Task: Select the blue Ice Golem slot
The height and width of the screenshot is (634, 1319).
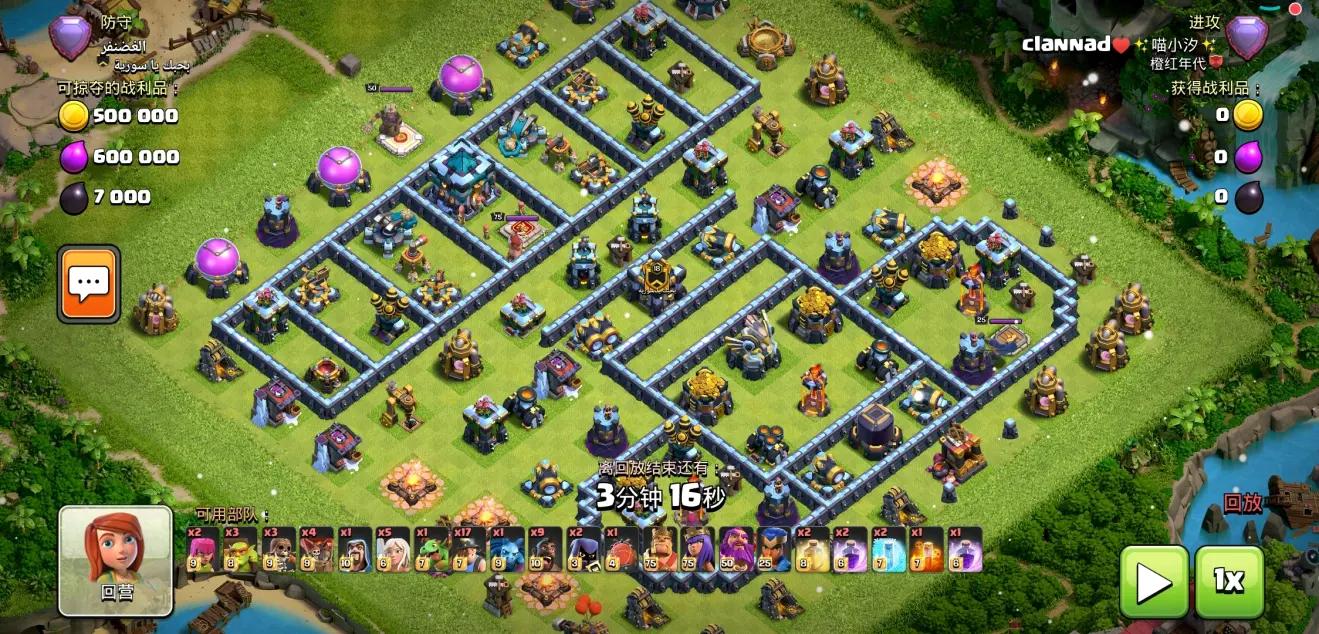Action: click(x=506, y=550)
